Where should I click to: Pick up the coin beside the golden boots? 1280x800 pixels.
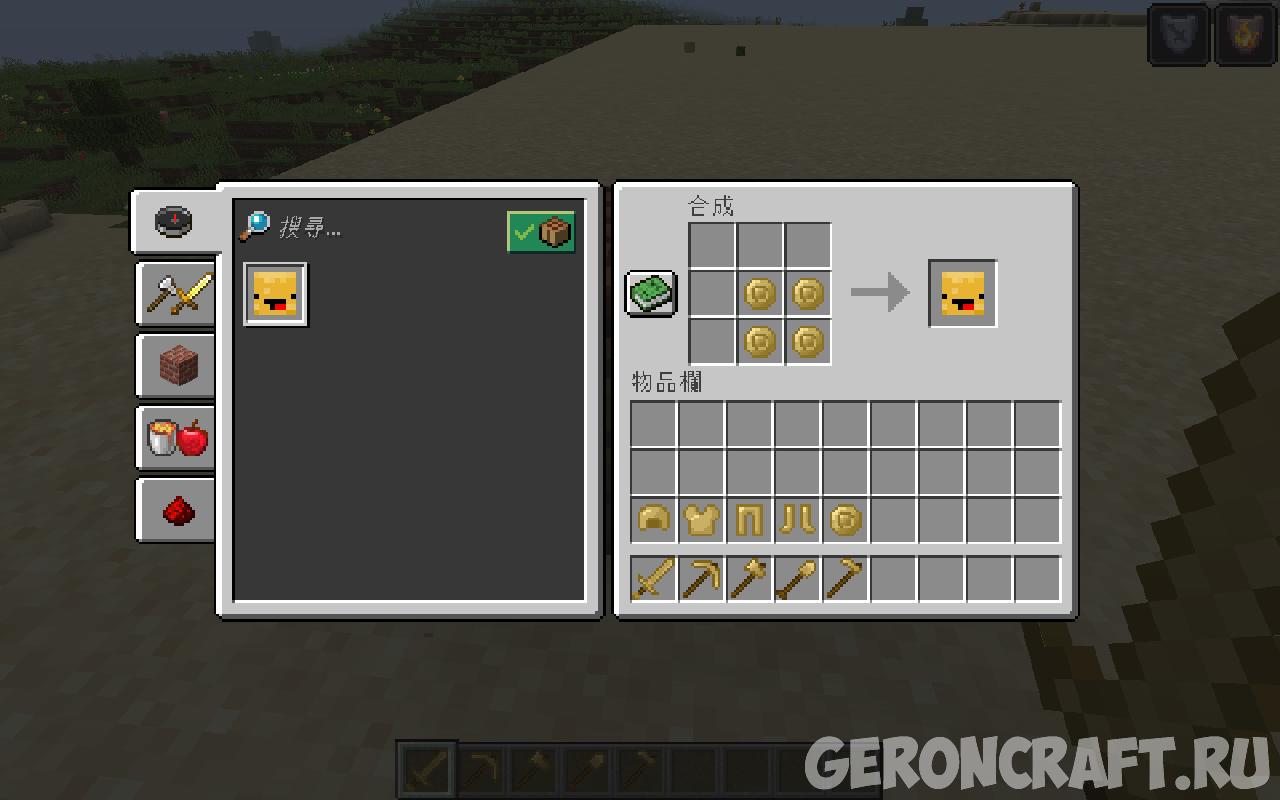point(845,521)
